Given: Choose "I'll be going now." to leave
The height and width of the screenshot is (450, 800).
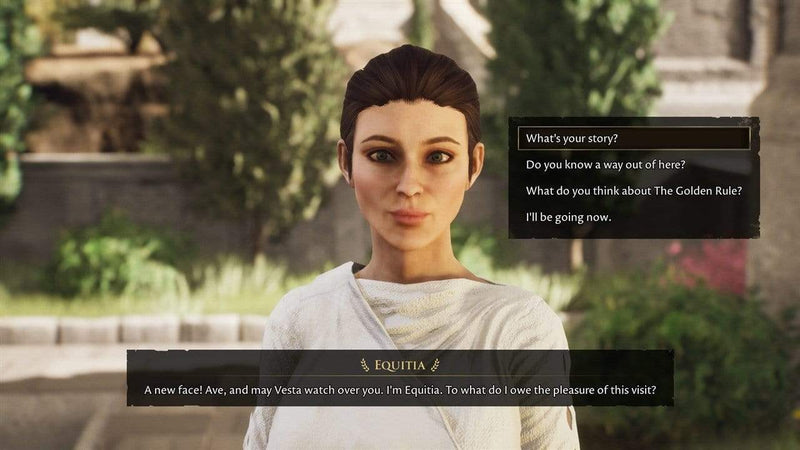Looking at the screenshot, I should tap(568, 217).
